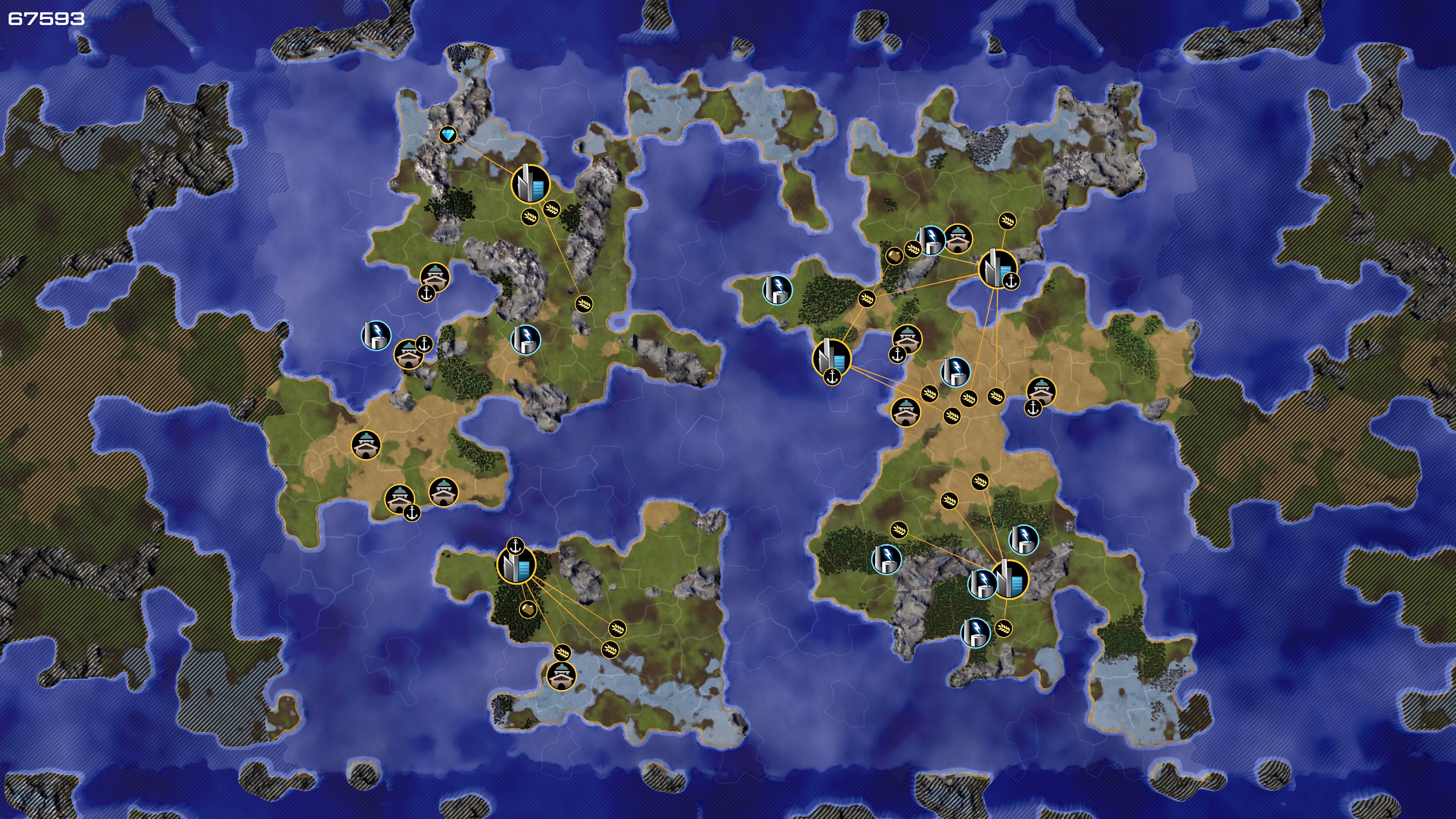Select the domed building marker on snowy terrain

[x=561, y=675]
